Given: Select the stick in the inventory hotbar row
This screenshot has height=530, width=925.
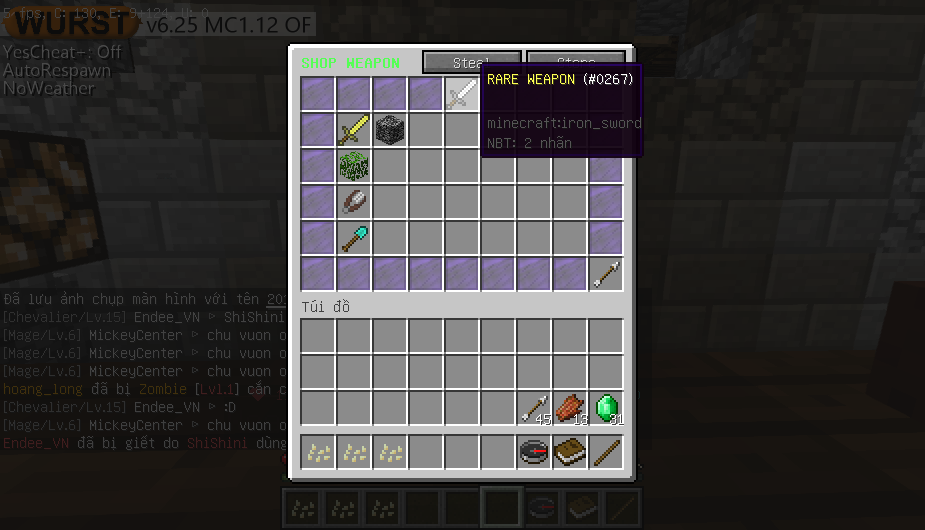Looking at the screenshot, I should 606,452.
